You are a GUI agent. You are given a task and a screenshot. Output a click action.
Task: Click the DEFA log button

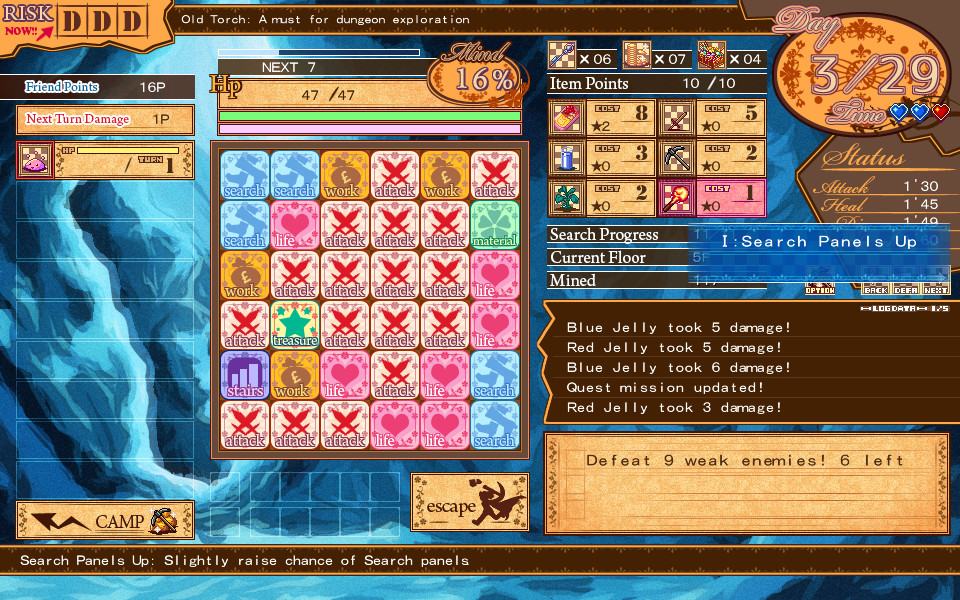point(906,288)
